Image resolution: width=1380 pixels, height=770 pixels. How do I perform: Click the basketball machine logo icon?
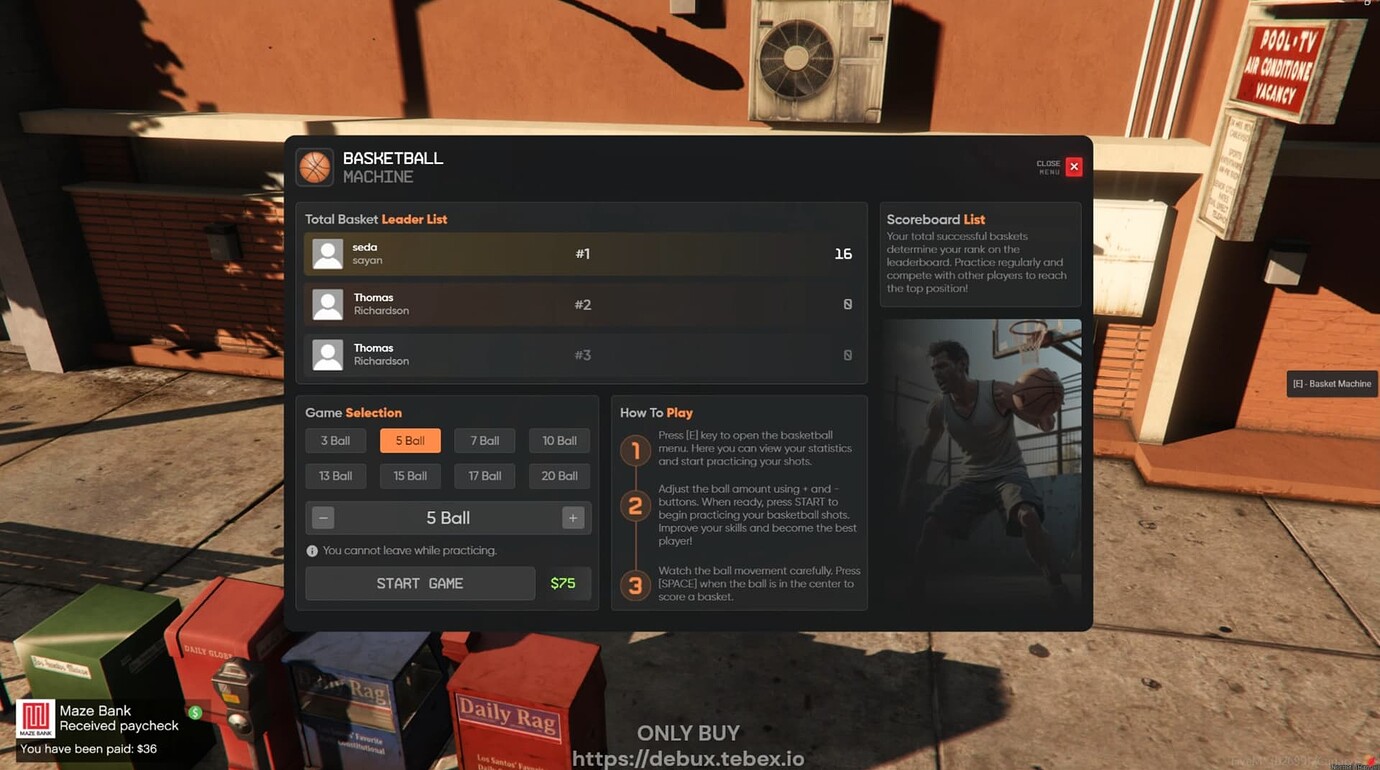(315, 166)
